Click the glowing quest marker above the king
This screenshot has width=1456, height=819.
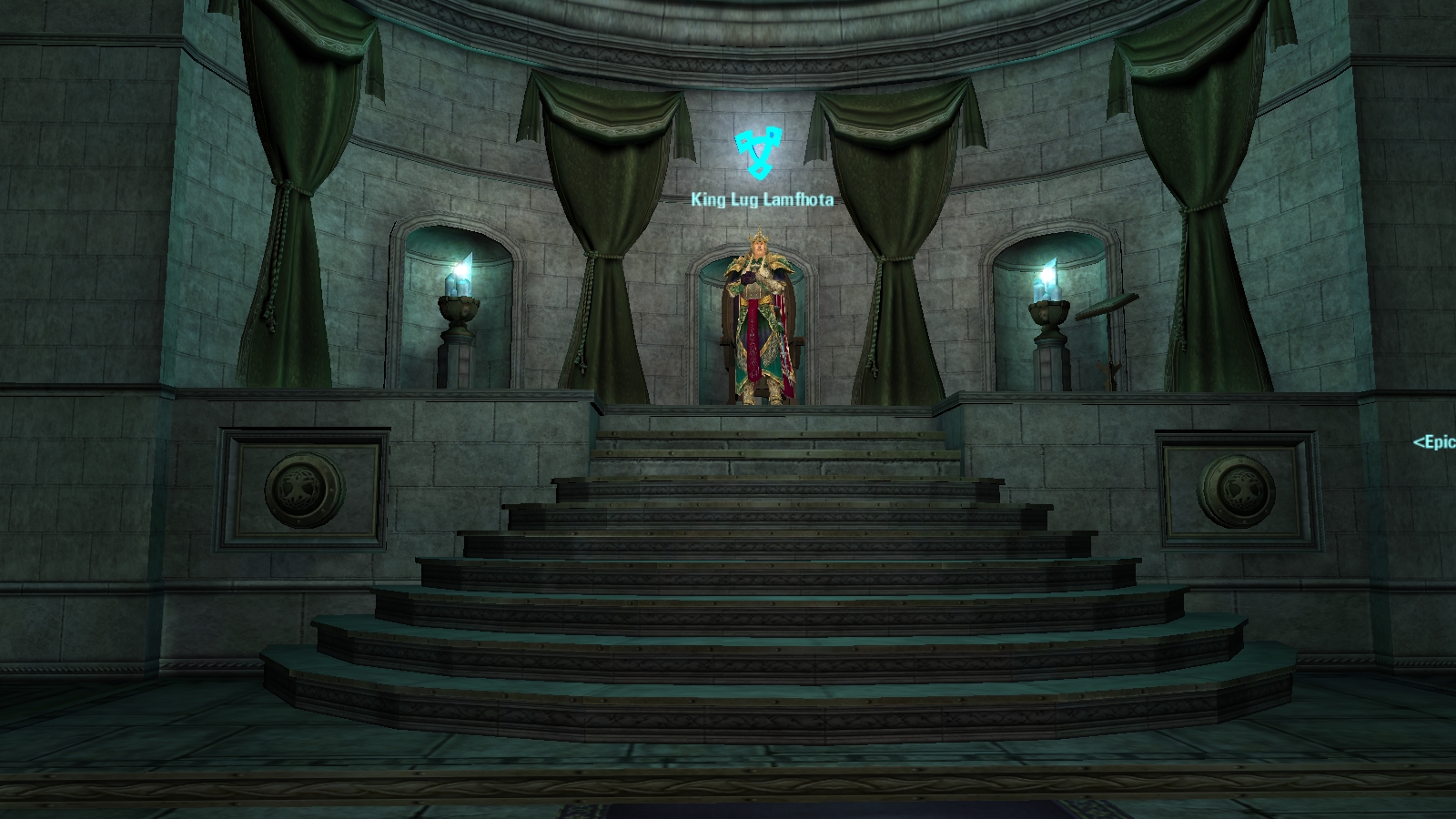tap(758, 154)
